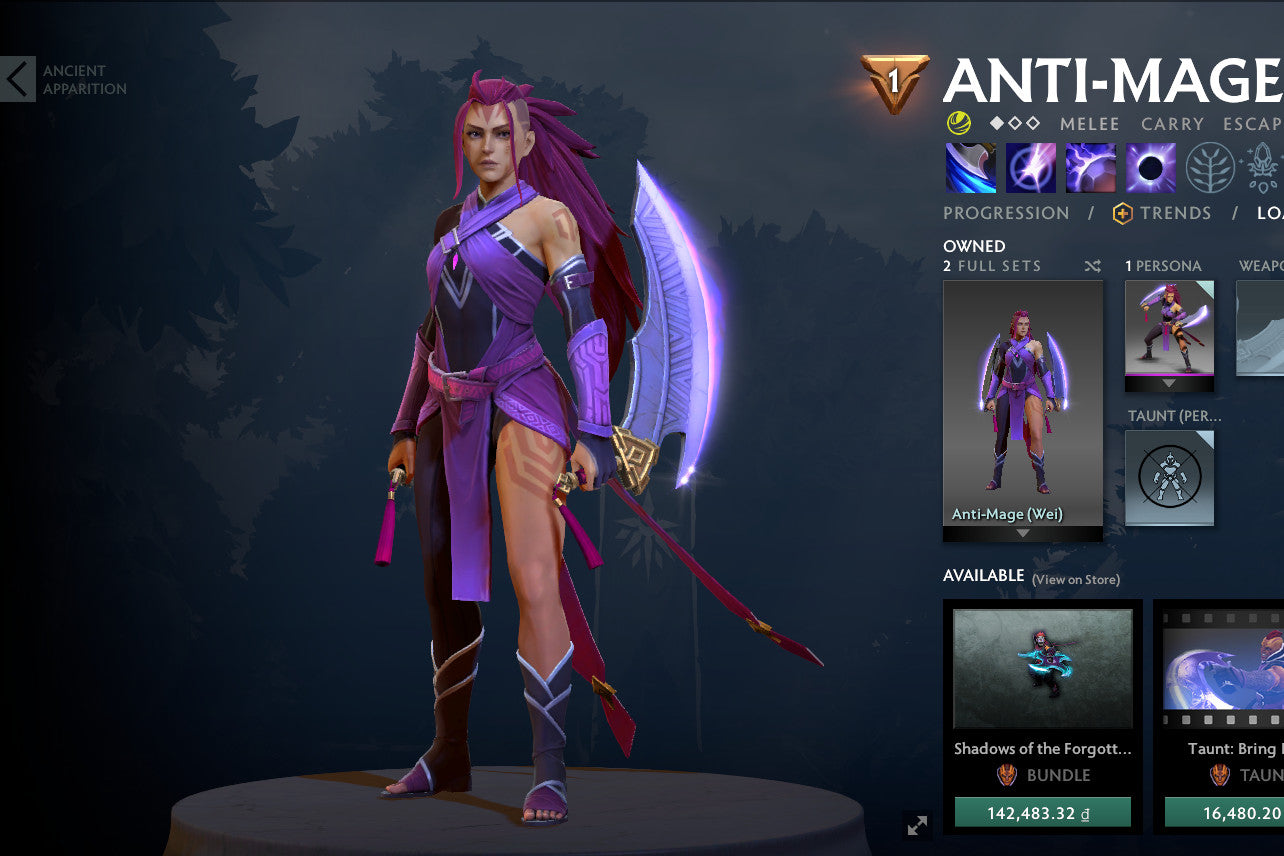Switch to the PROGRESSION tab
1284x856 pixels.
point(1006,213)
